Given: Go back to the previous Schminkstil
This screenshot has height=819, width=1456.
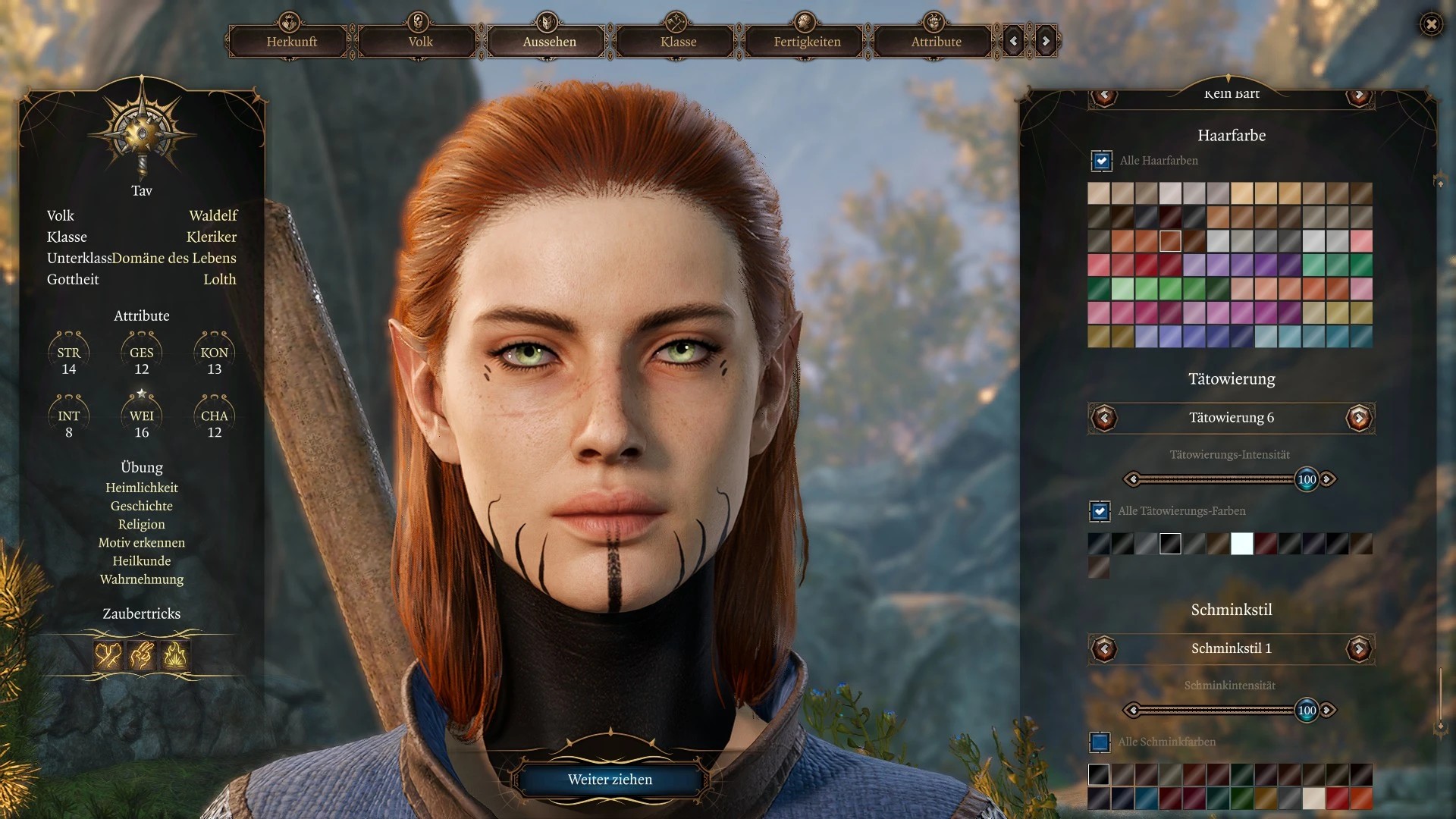Looking at the screenshot, I should tap(1104, 648).
